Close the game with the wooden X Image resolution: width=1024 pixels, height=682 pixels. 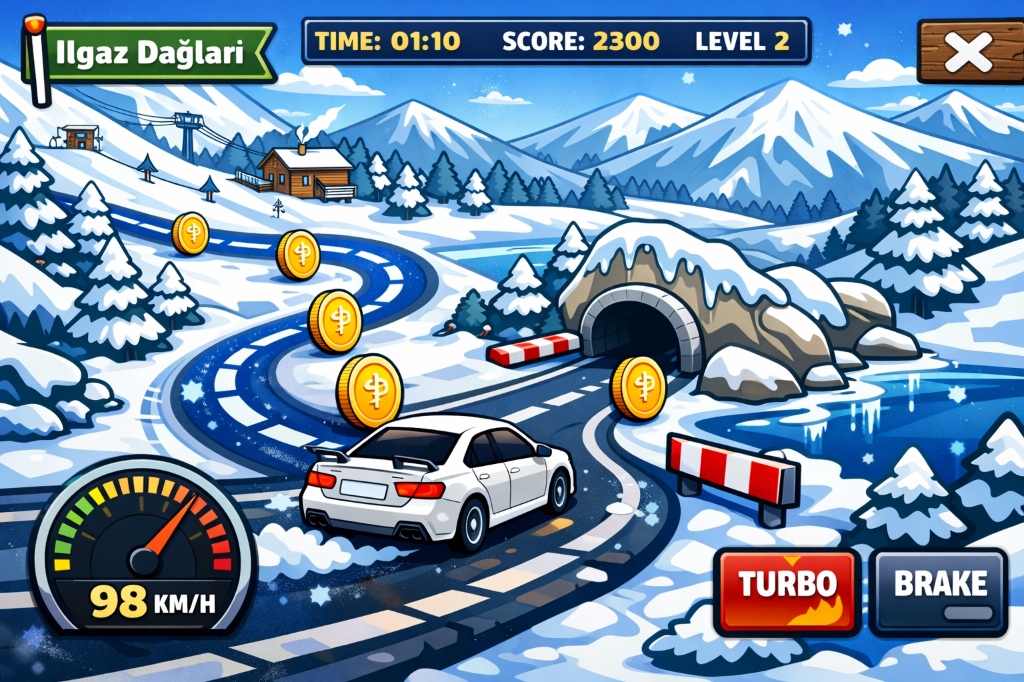pos(967,53)
